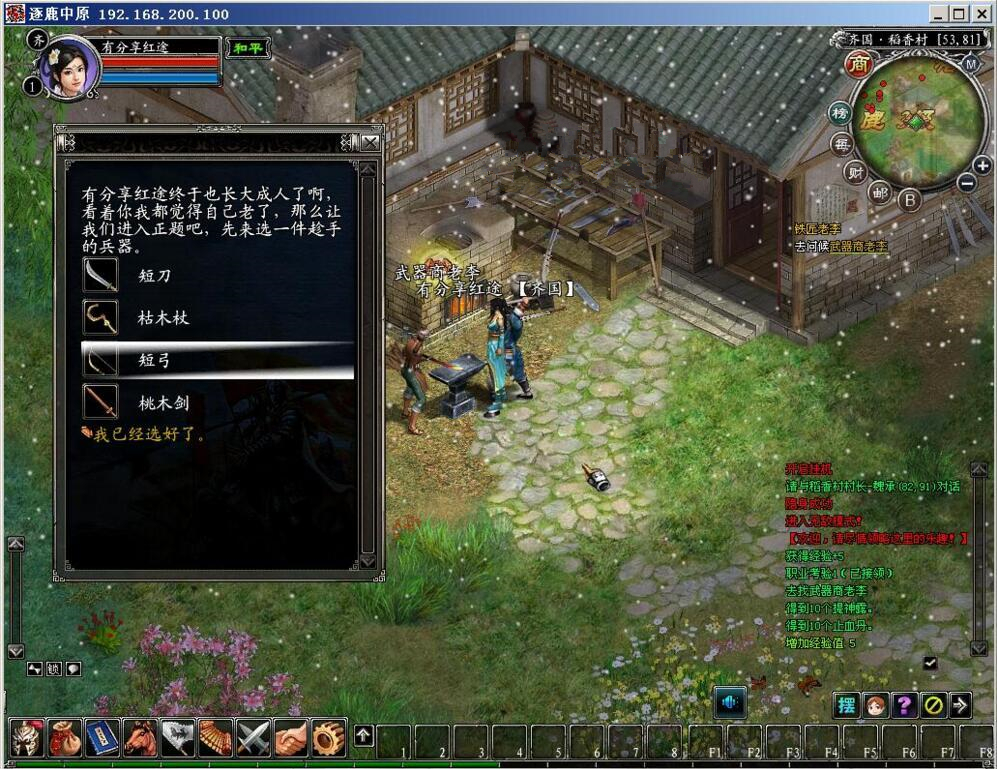Click the purple question mark help icon

904,705
